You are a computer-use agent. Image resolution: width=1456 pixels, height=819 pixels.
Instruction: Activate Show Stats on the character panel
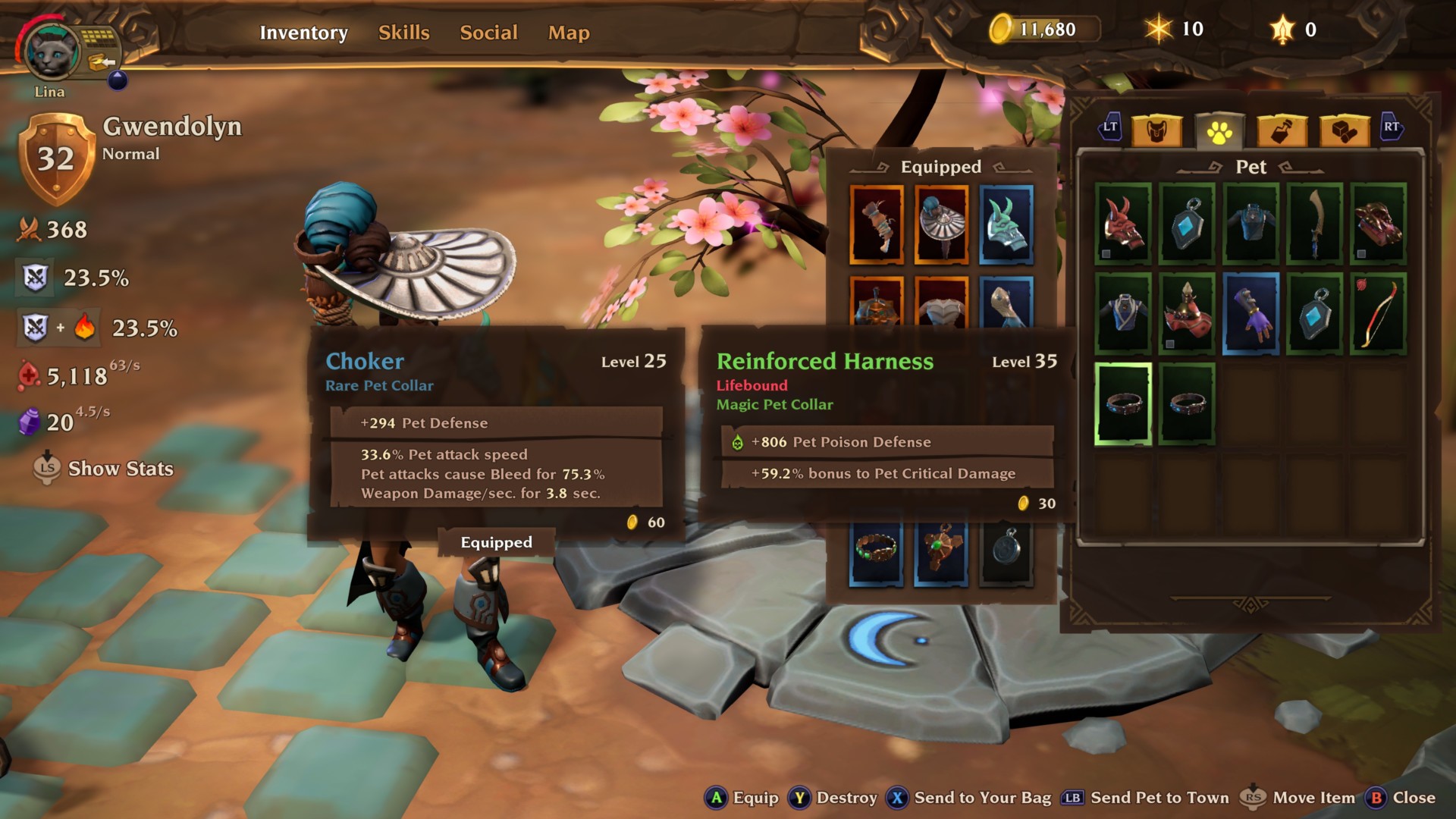pos(121,469)
